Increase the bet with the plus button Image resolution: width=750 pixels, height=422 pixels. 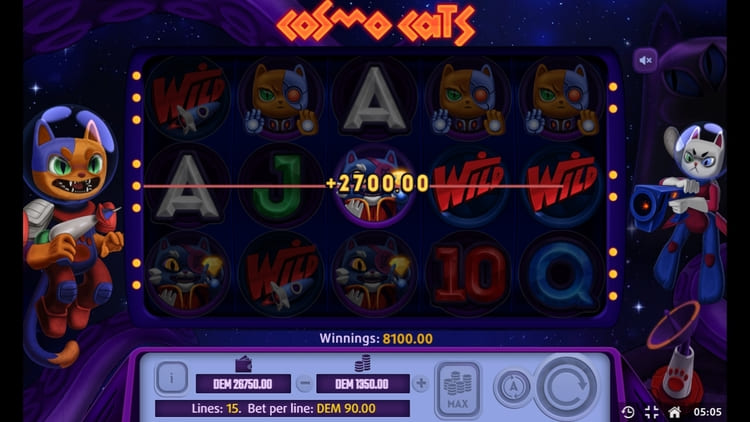coord(421,383)
